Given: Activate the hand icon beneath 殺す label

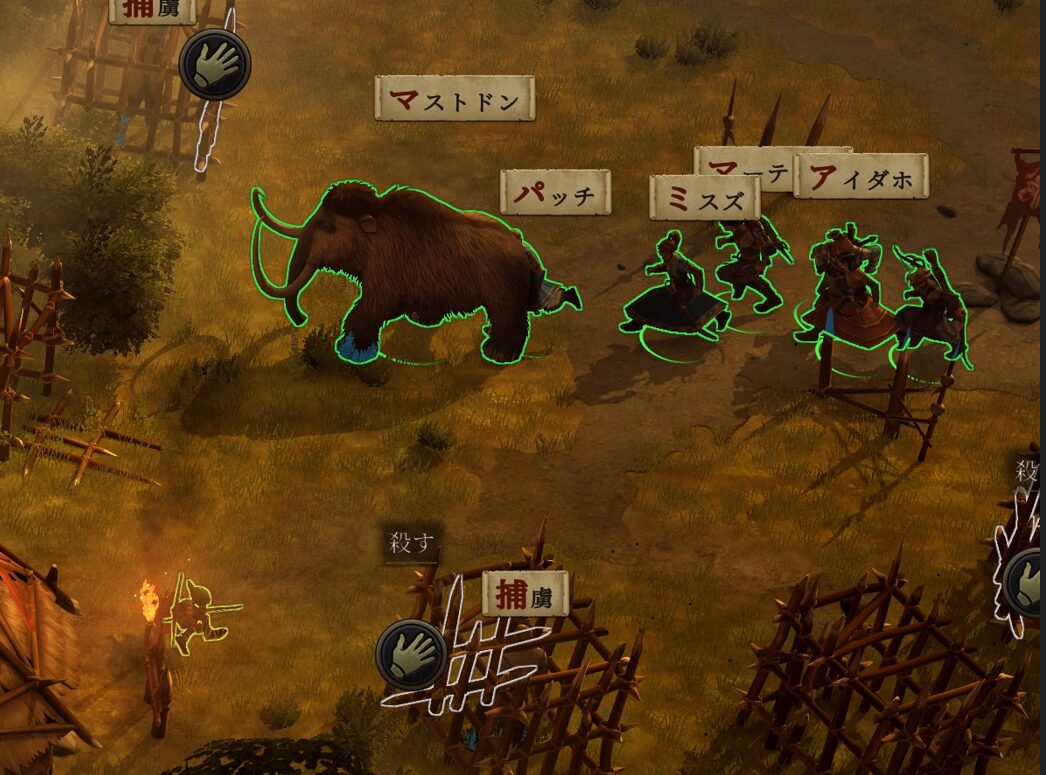Looking at the screenshot, I should point(412,654).
